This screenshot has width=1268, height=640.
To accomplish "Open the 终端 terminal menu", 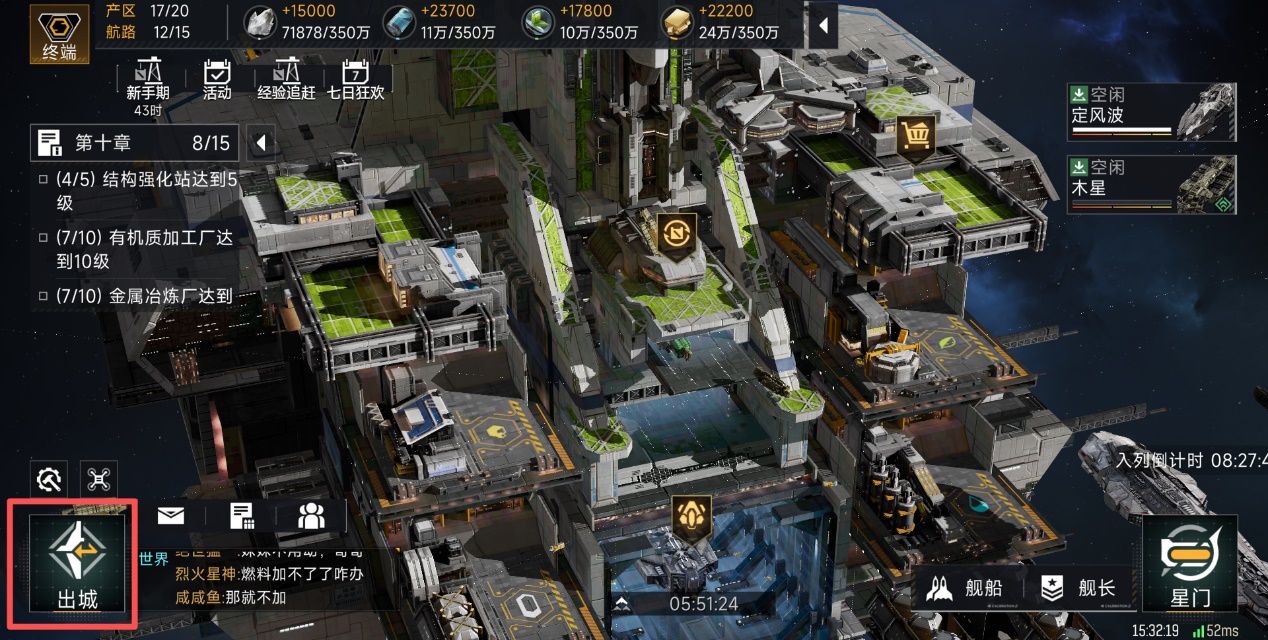I will pyautogui.click(x=59, y=33).
